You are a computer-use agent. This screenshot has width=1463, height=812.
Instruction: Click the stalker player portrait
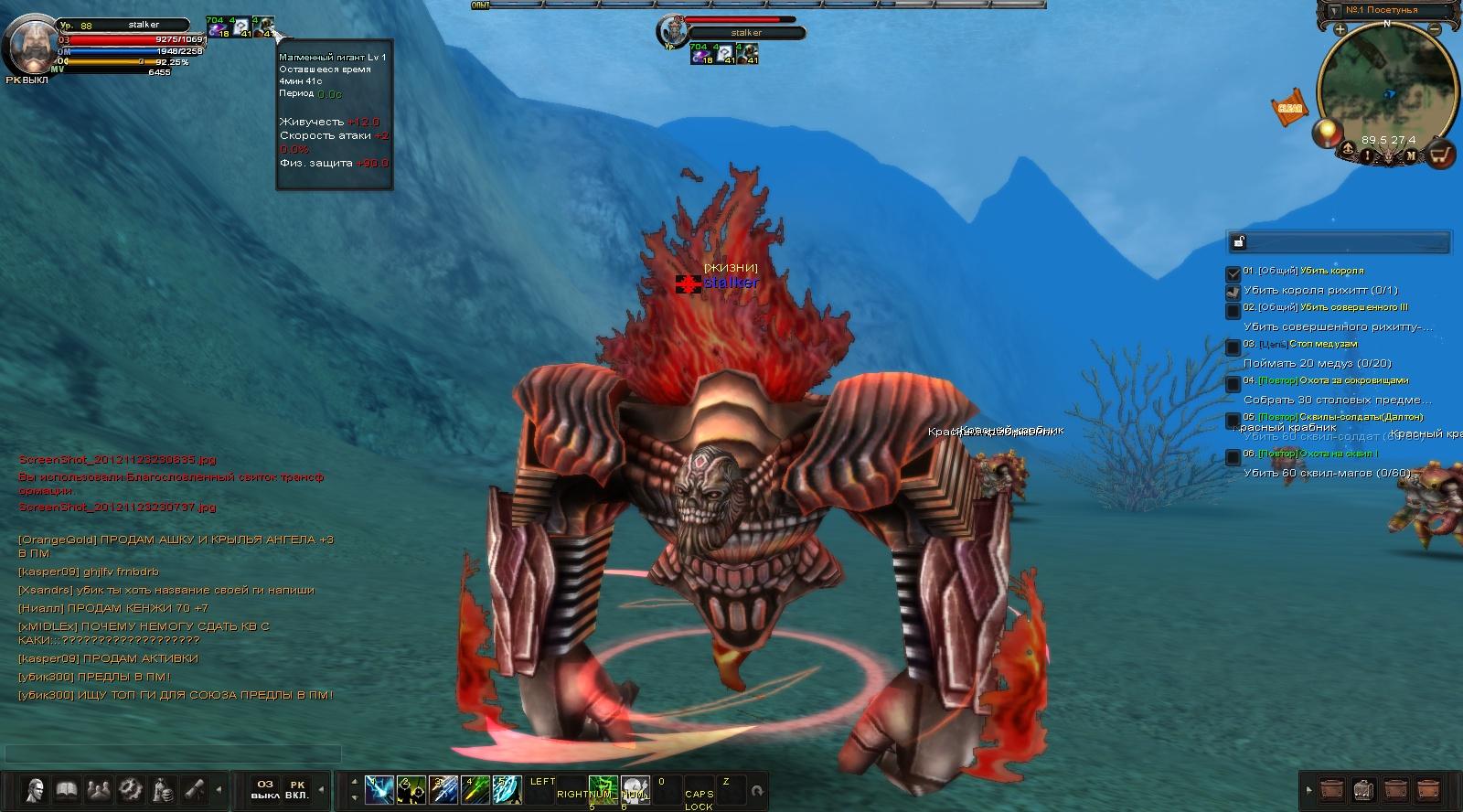point(30,46)
